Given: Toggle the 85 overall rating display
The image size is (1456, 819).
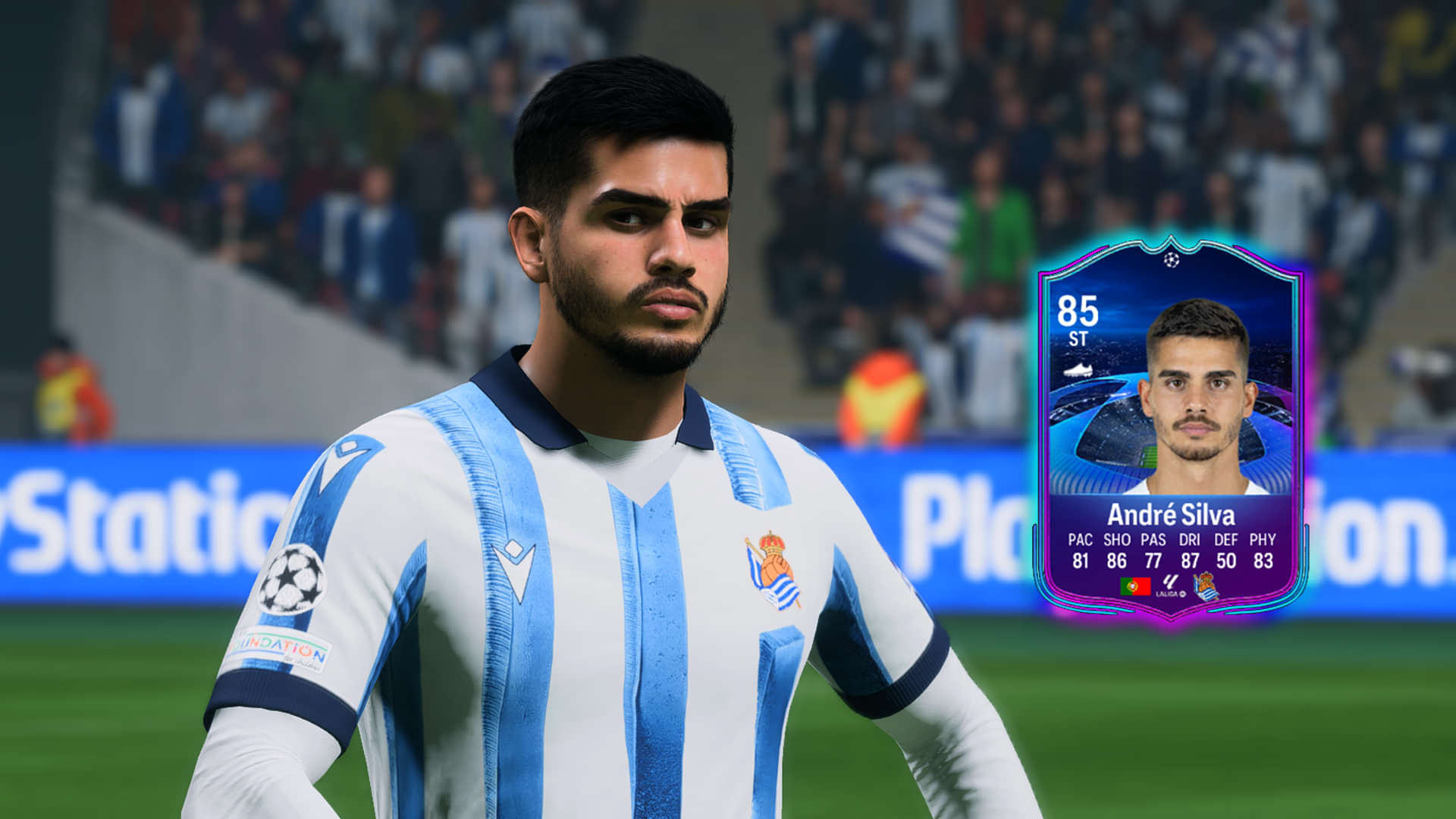Looking at the screenshot, I should click(x=1078, y=309).
